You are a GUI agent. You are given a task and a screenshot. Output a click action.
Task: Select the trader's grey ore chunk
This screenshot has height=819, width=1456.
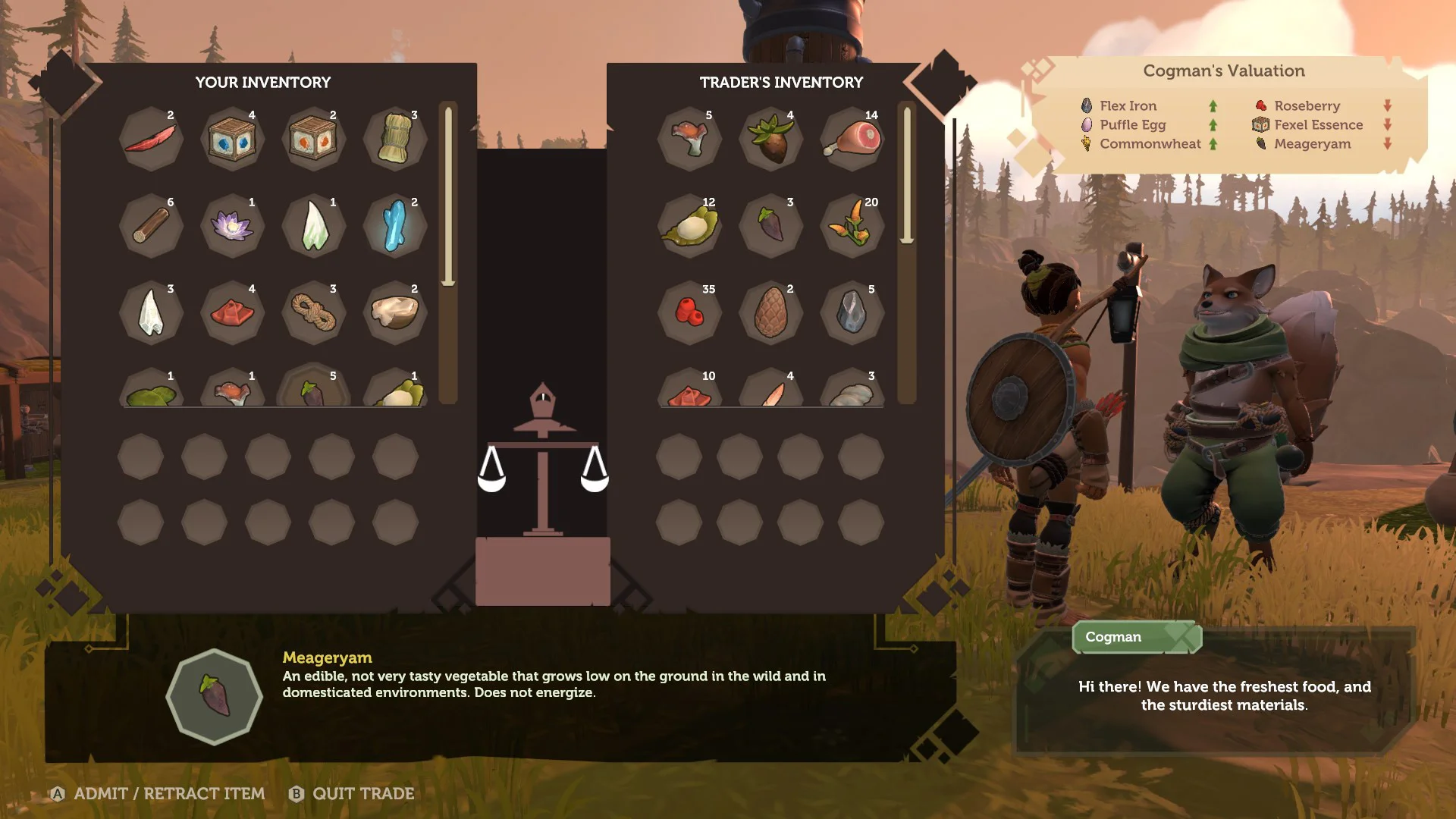[852, 312]
